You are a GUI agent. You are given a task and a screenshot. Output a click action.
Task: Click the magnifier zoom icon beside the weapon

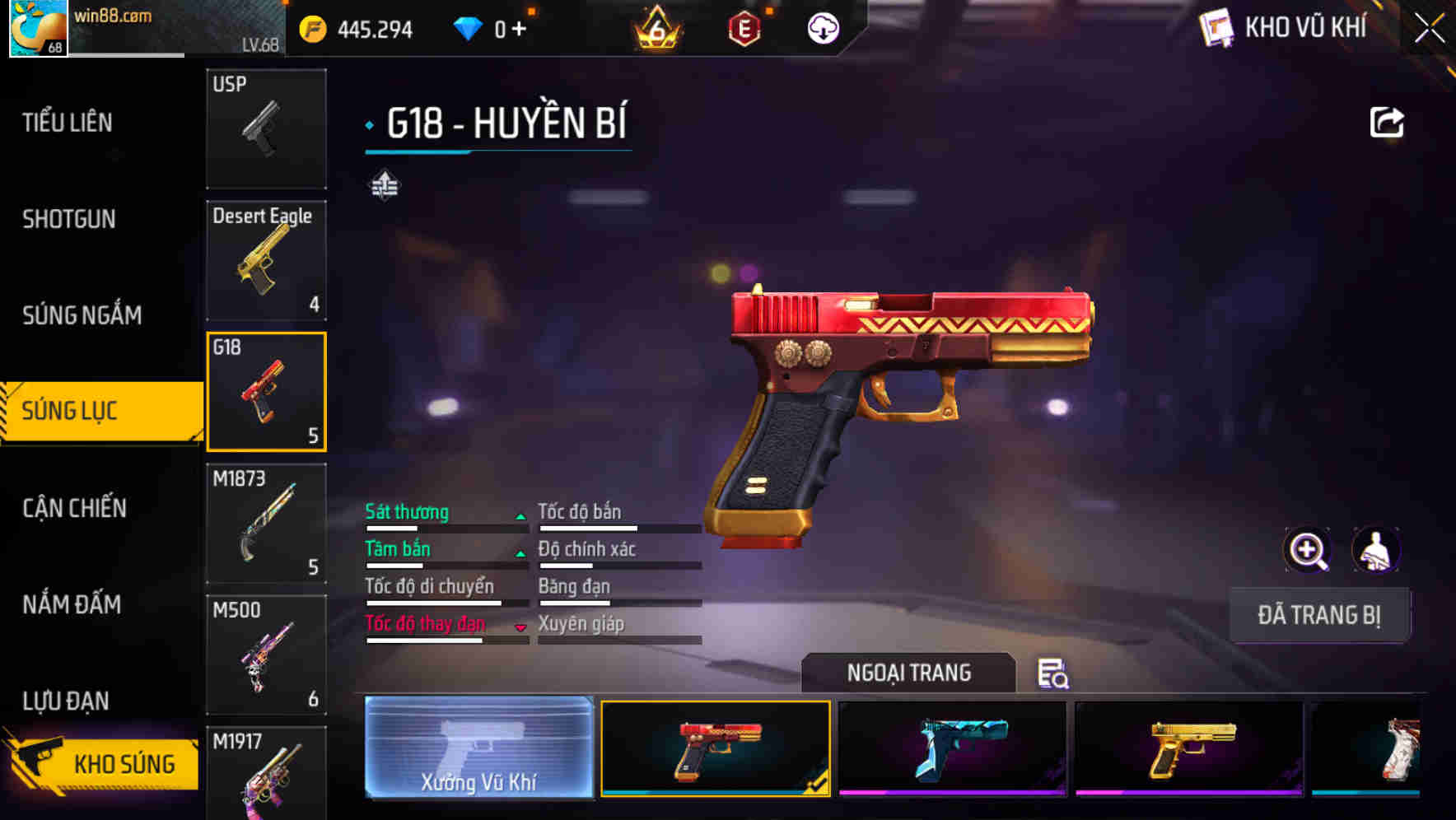point(1309,550)
